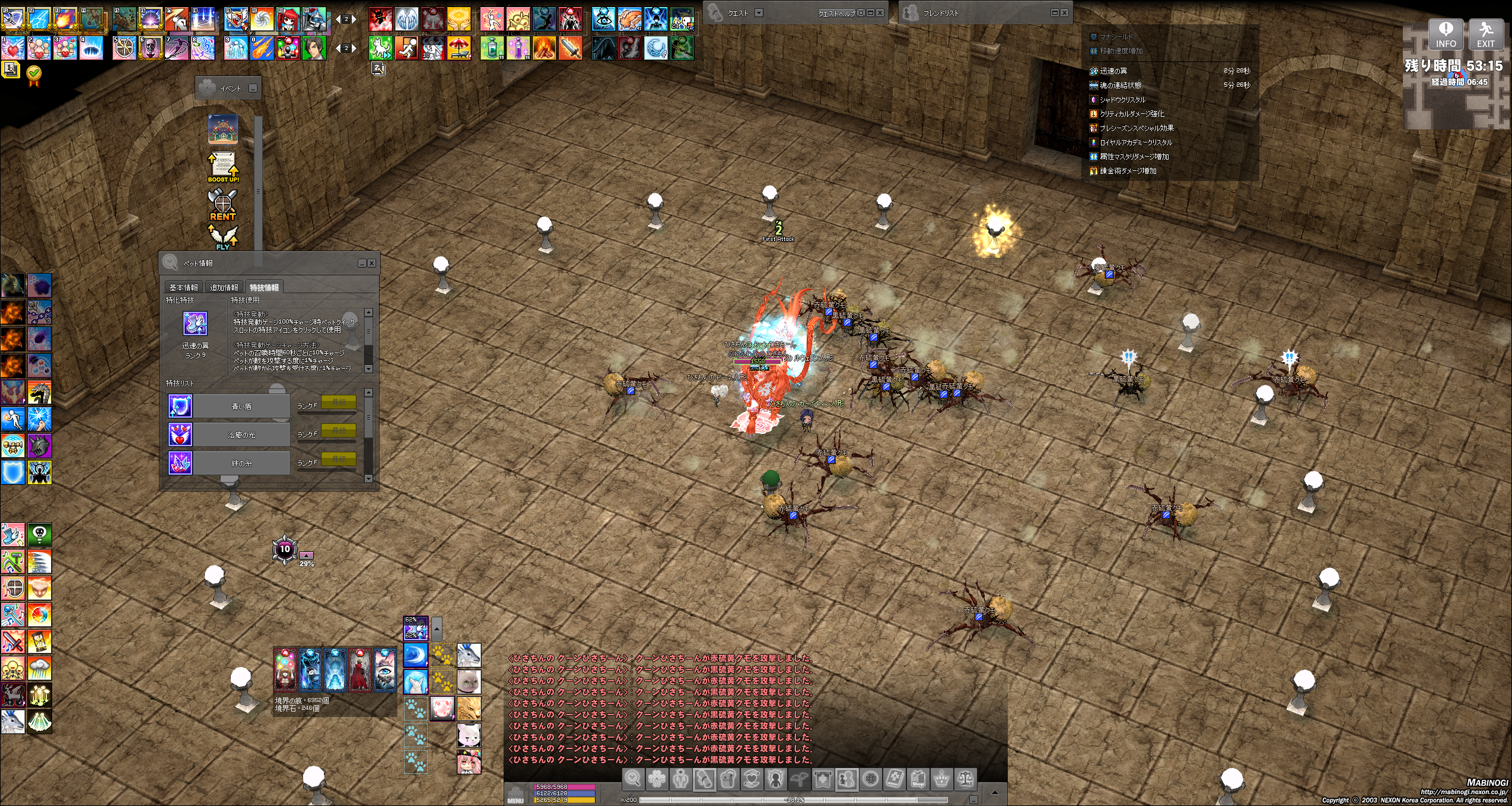Open the backpack inventory icon
The image size is (1512, 806).
(728, 779)
